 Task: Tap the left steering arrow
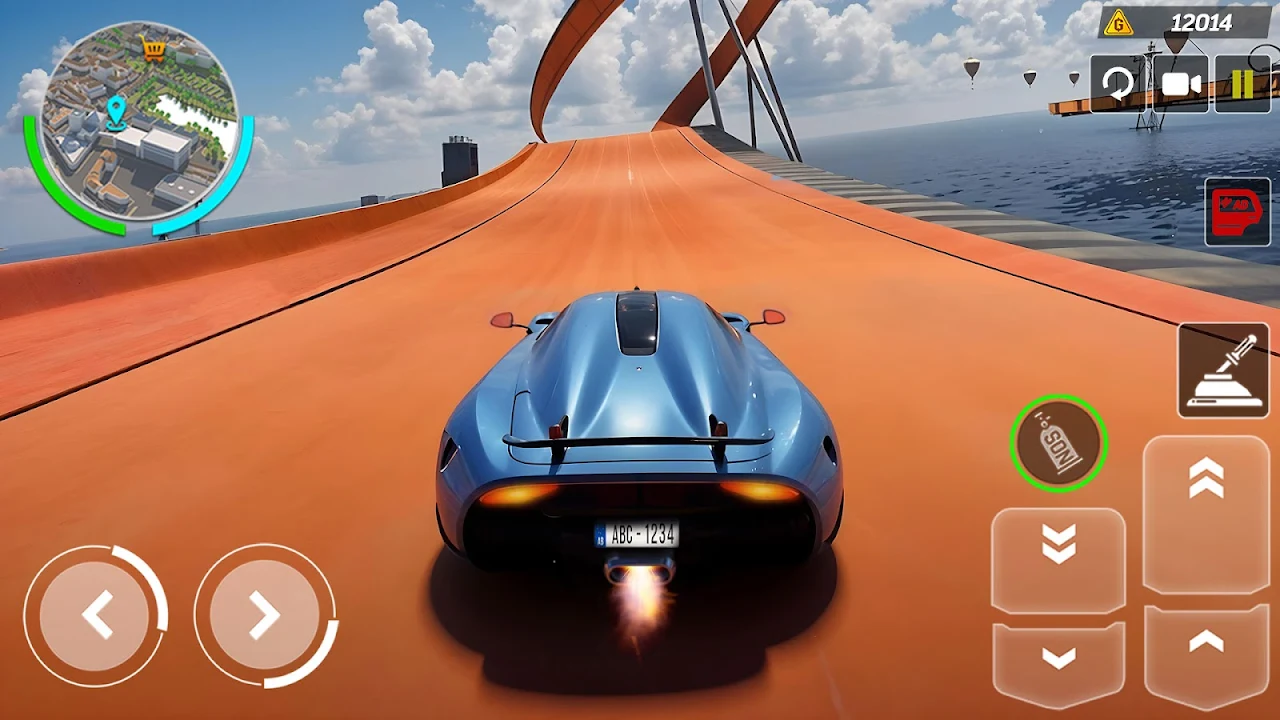click(x=96, y=615)
